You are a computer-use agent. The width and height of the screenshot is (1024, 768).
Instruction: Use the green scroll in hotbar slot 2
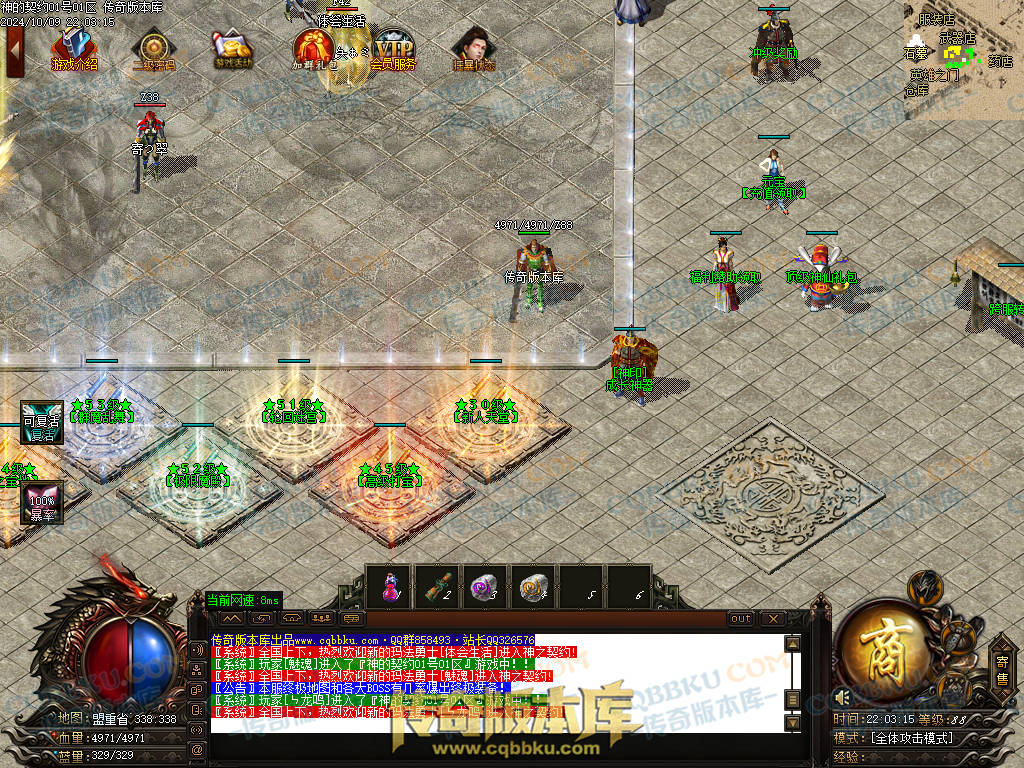[x=437, y=587]
